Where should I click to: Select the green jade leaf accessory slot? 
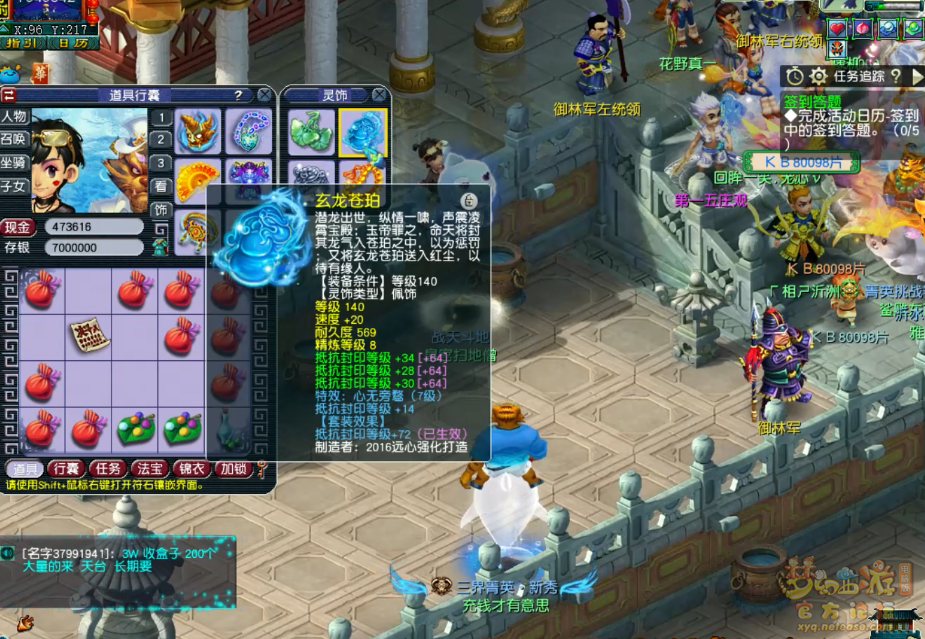tap(310, 131)
